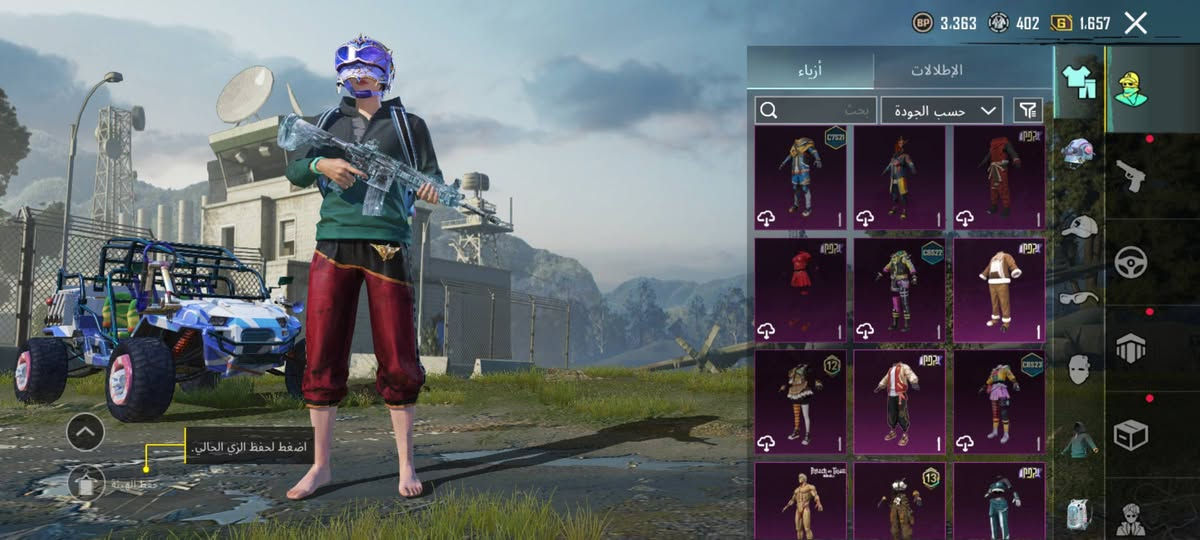The image size is (1200, 540).
Task: Open the outfit filter funnel button
Action: [x=1027, y=110]
